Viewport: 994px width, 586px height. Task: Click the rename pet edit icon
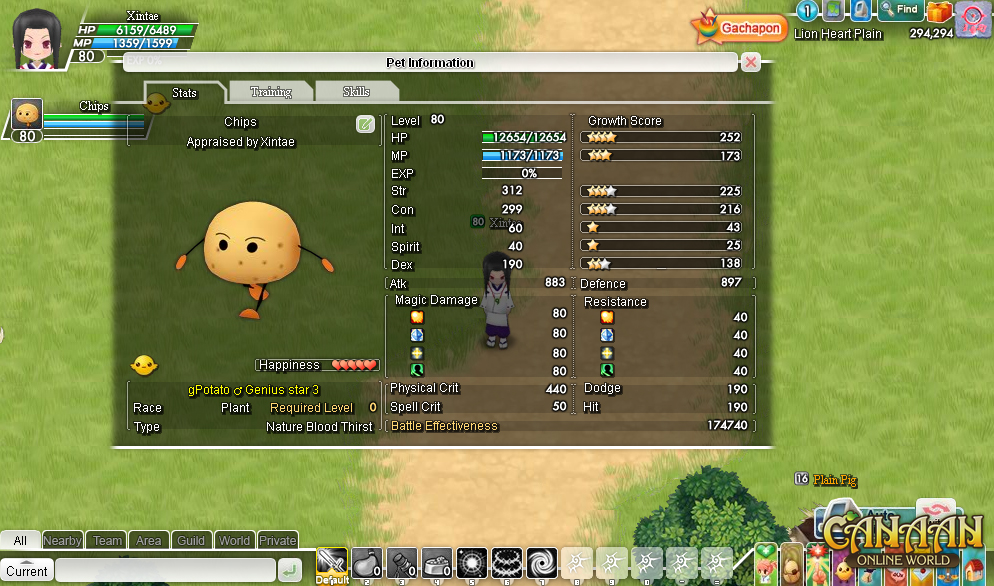pyautogui.click(x=365, y=124)
